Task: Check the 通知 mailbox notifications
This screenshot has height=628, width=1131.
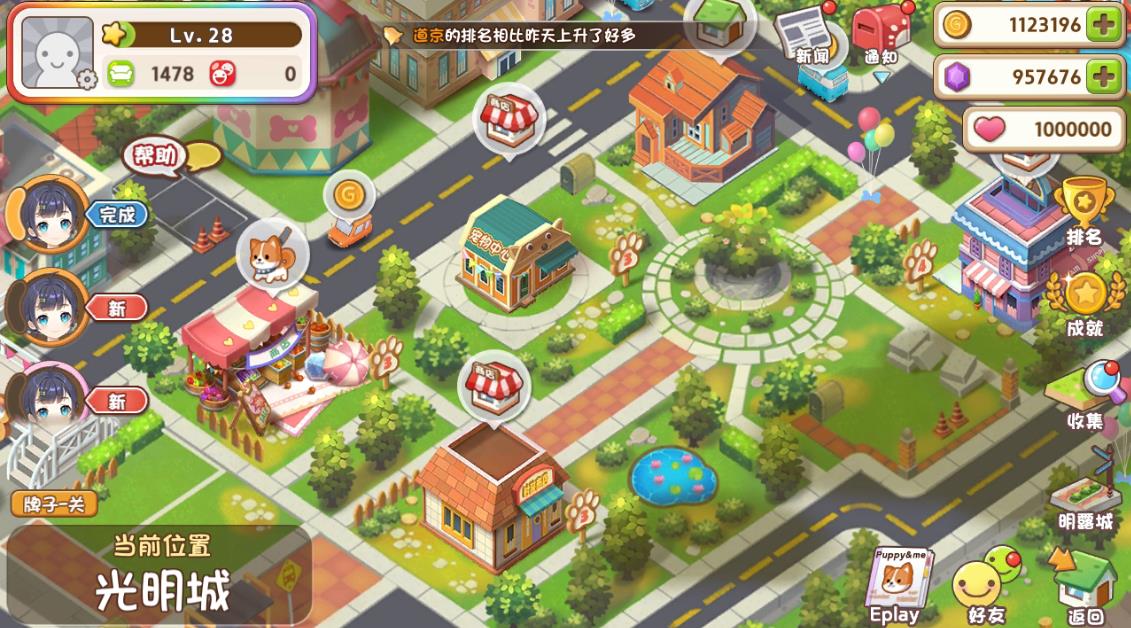Action: 880,34
